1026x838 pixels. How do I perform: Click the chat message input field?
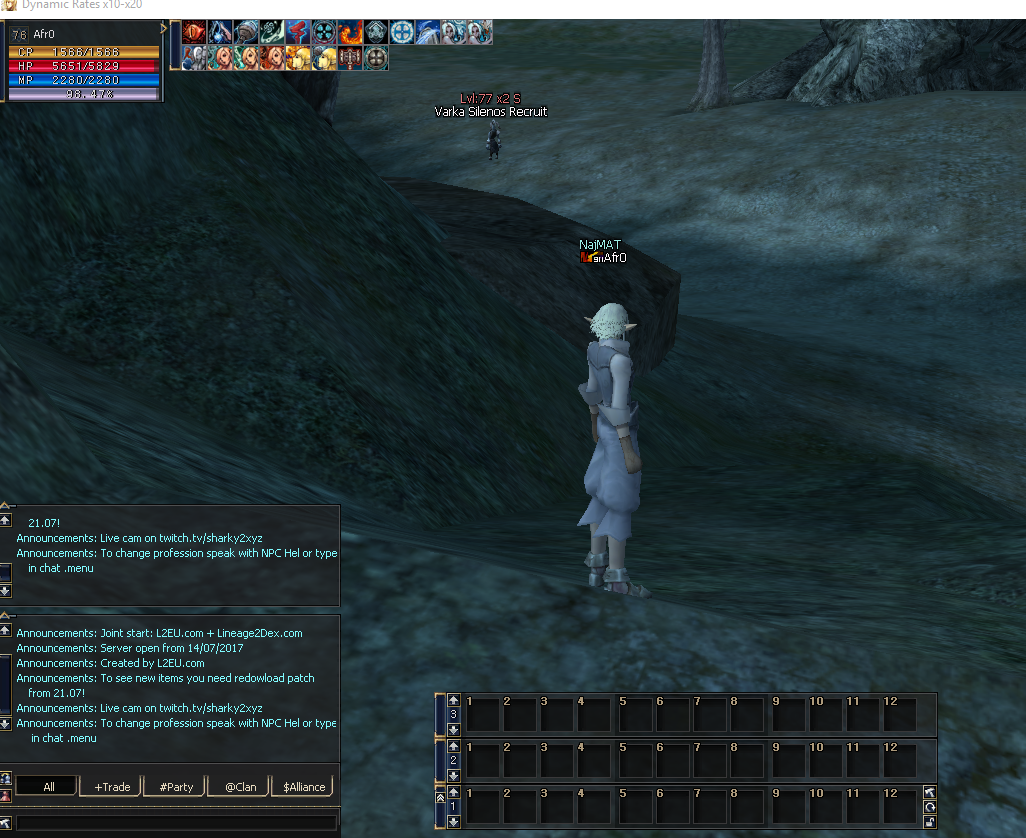point(176,823)
